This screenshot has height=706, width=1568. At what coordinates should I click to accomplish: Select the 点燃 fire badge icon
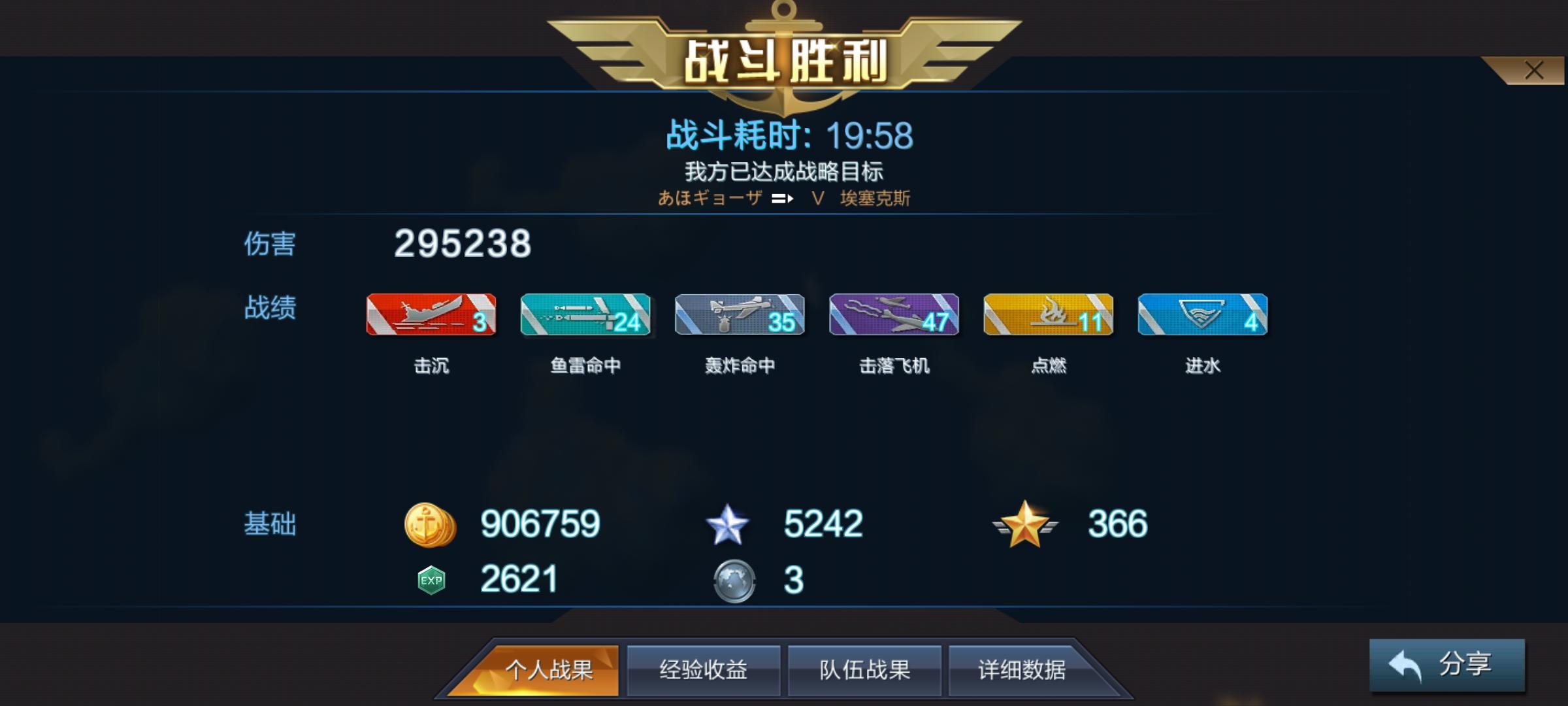pos(1048,316)
